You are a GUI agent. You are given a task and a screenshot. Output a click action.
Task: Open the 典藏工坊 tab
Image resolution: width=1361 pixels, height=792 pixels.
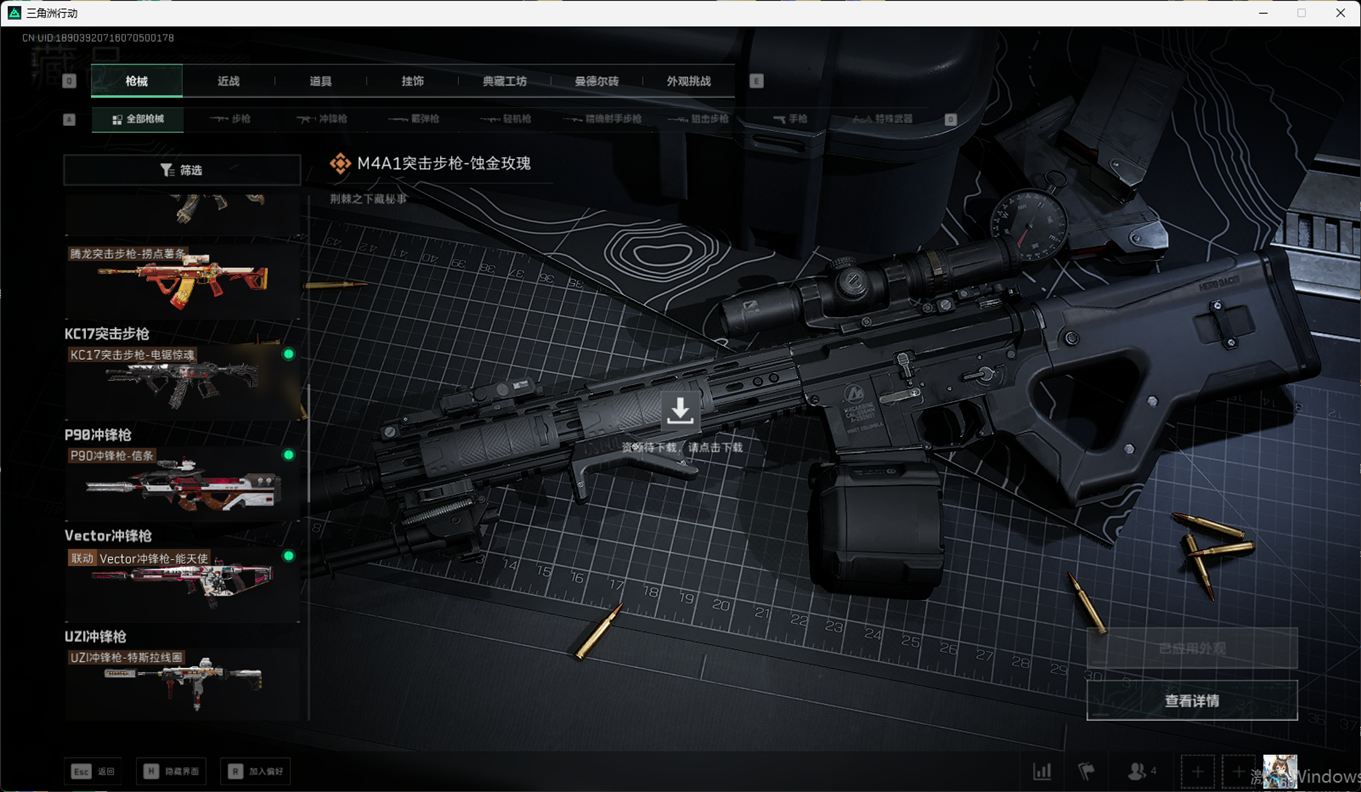coord(504,81)
